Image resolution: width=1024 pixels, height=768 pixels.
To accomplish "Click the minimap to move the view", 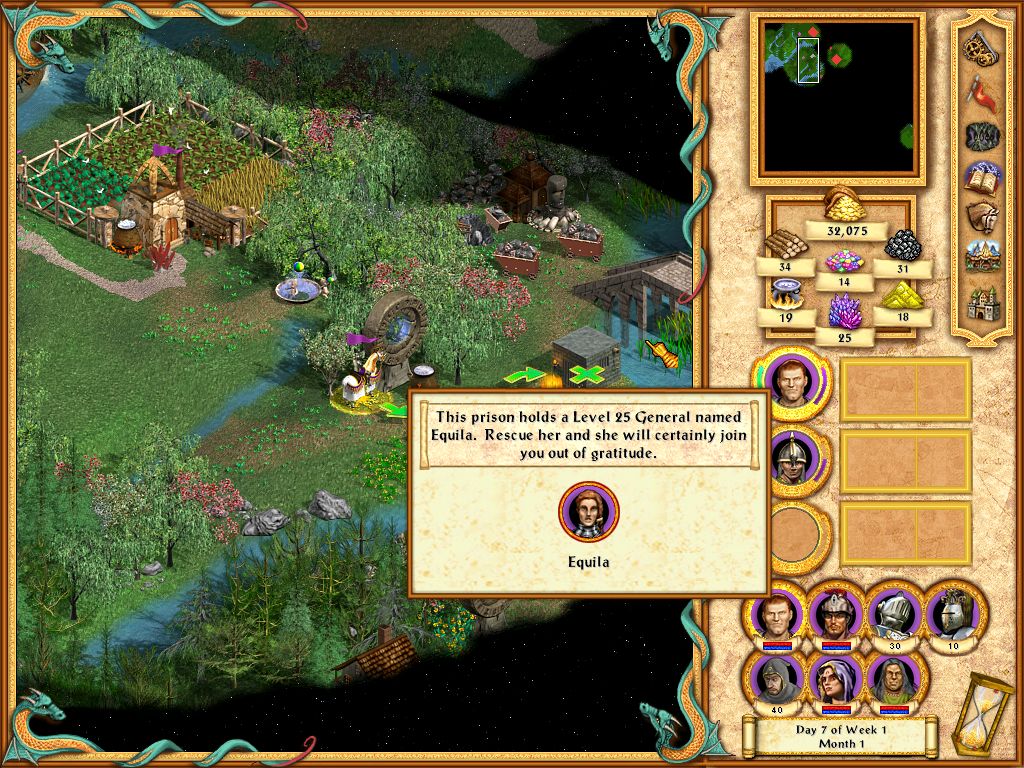I will click(x=839, y=97).
